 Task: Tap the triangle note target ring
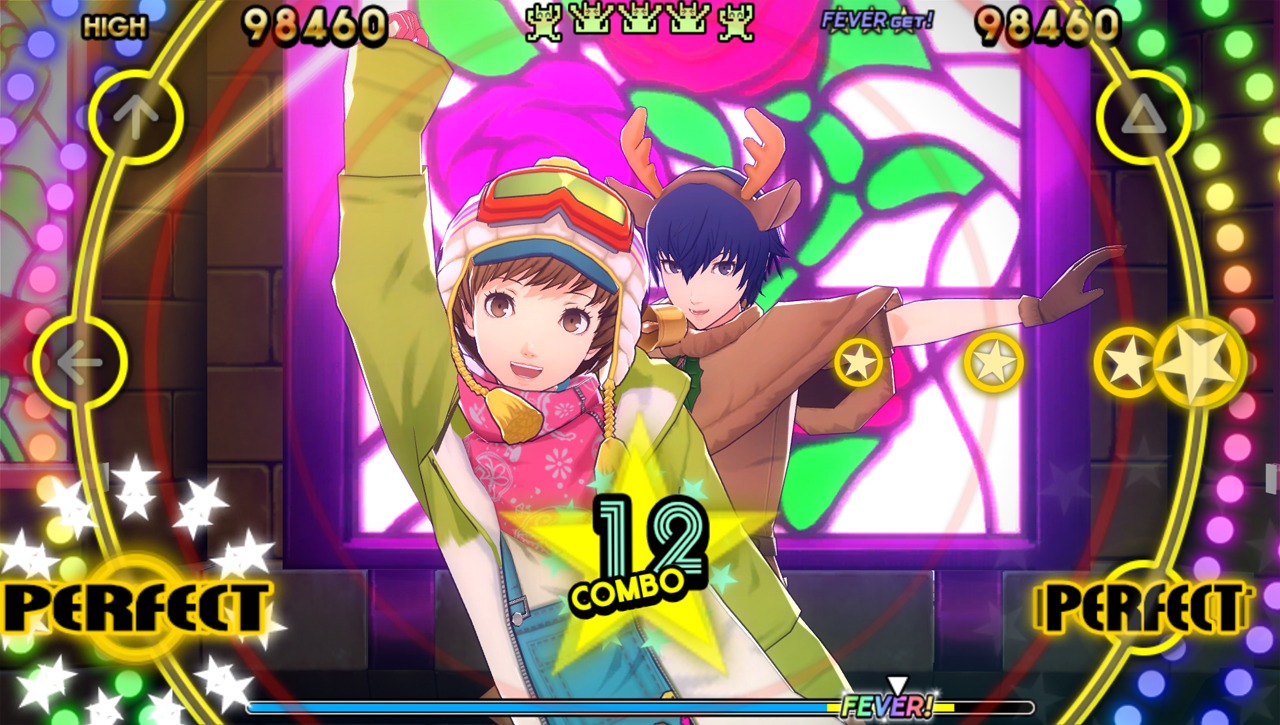pyautogui.click(x=1143, y=118)
